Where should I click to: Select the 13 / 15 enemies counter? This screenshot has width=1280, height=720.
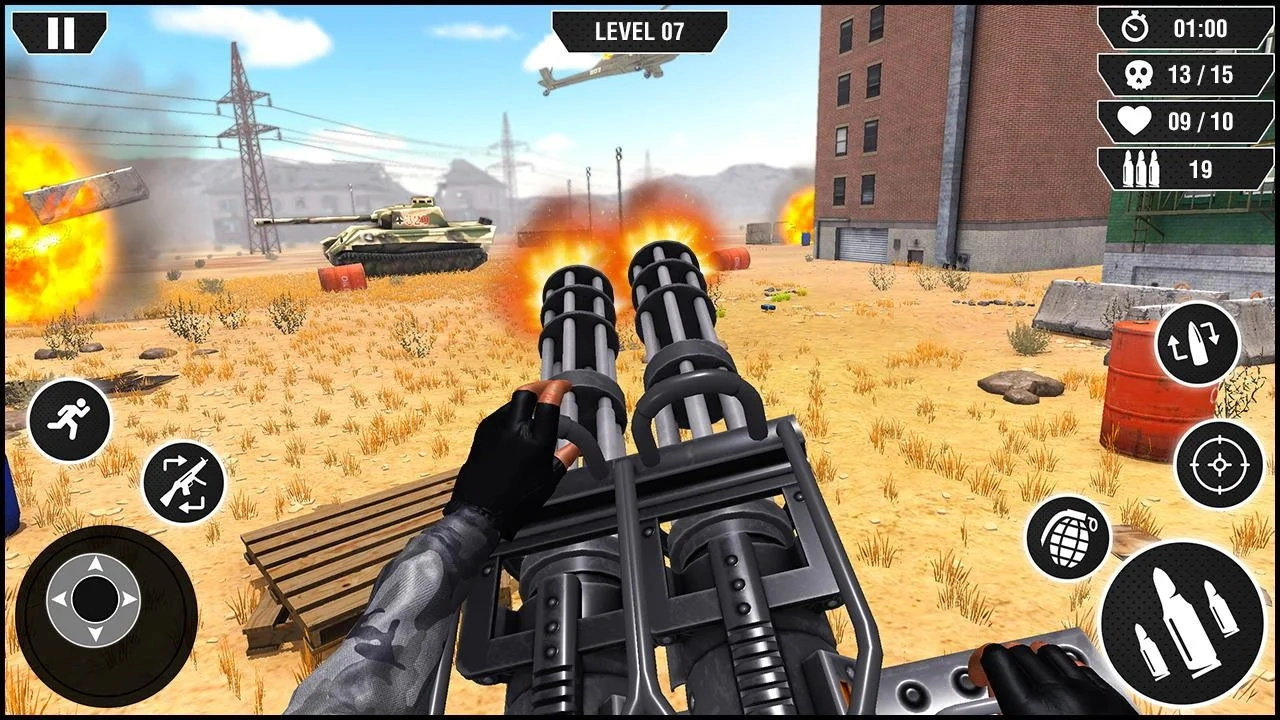tap(1196, 73)
